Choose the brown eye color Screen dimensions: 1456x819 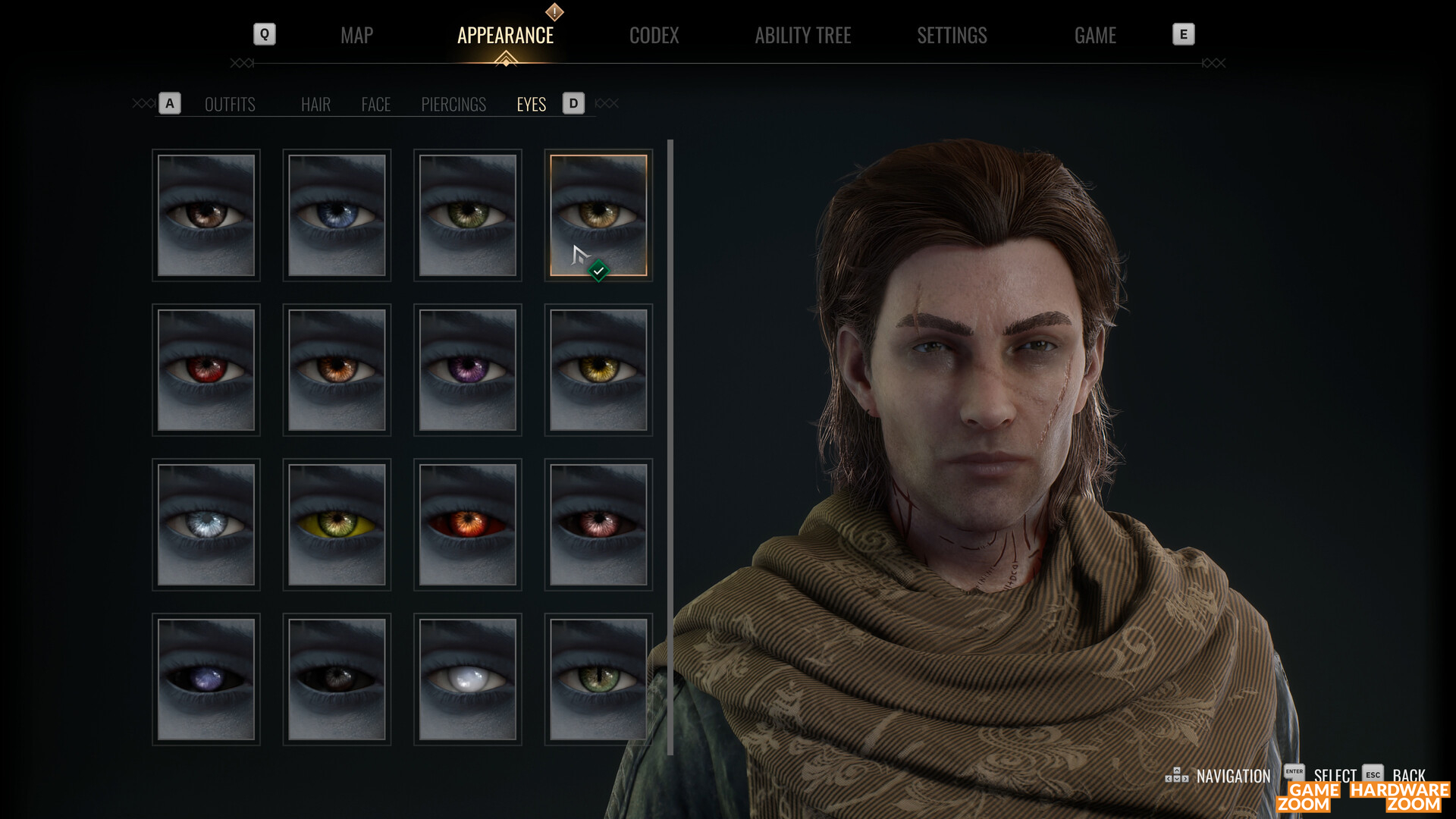(x=206, y=215)
